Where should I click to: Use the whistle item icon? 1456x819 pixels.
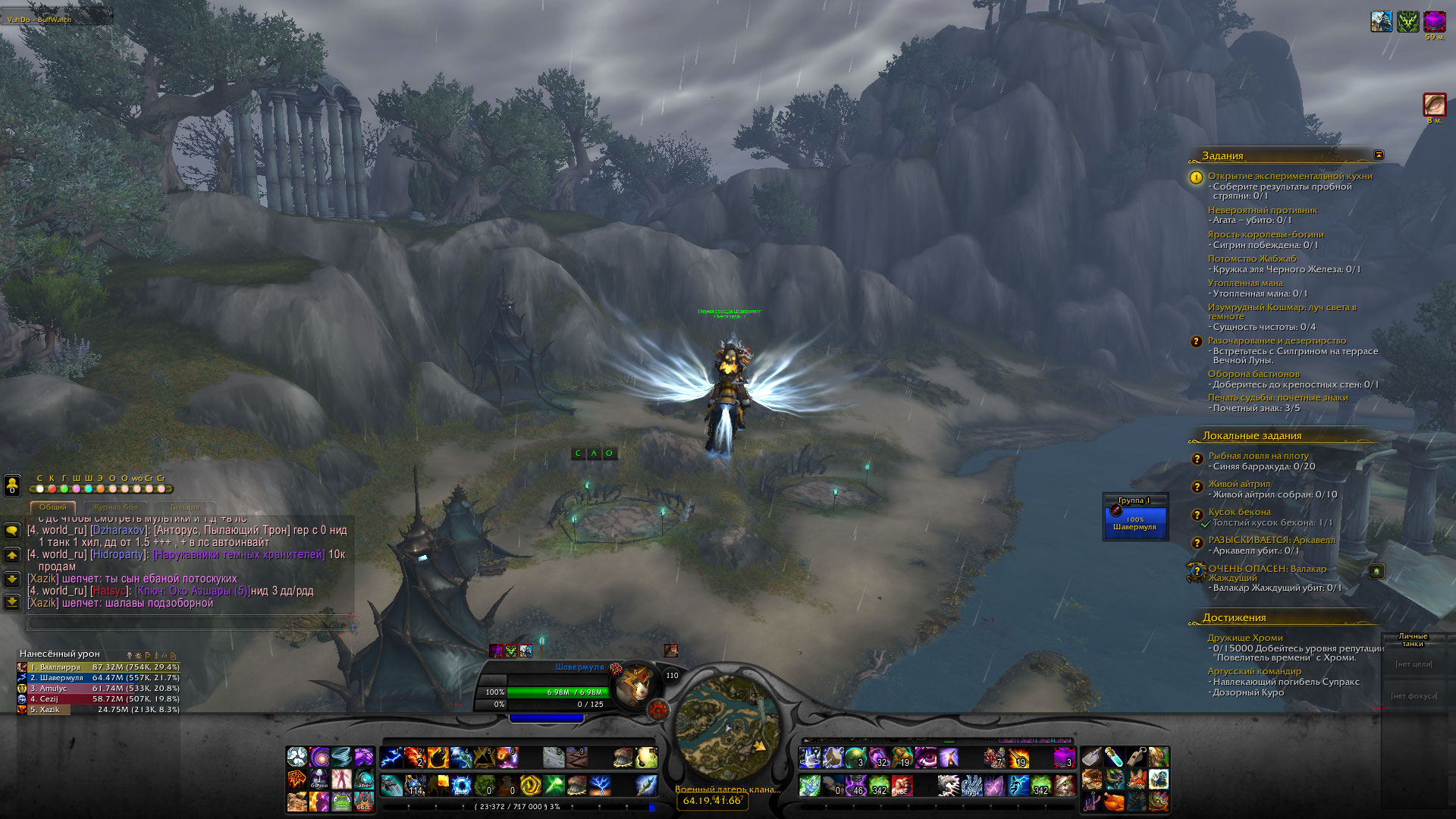tap(1135, 757)
